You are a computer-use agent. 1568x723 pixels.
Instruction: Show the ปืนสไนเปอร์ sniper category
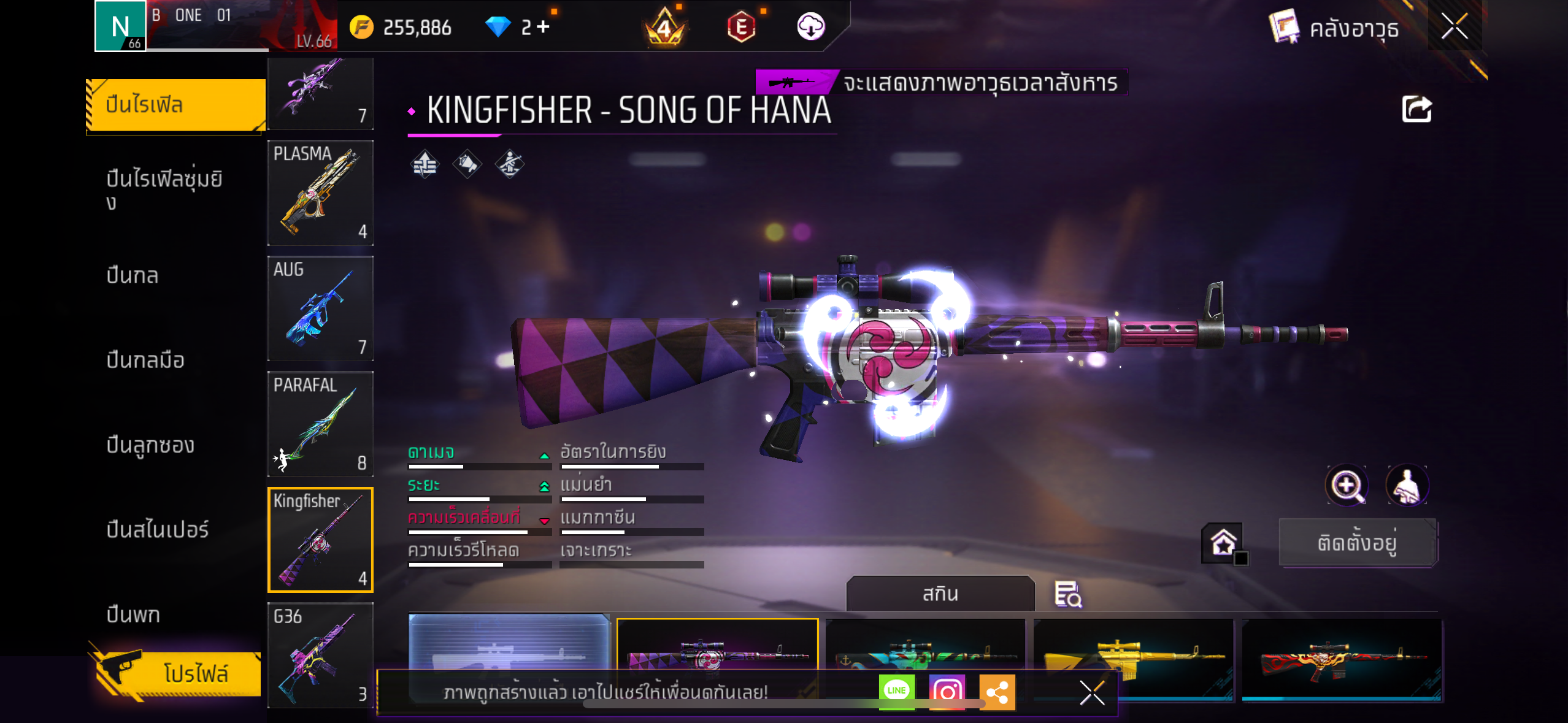click(x=158, y=530)
